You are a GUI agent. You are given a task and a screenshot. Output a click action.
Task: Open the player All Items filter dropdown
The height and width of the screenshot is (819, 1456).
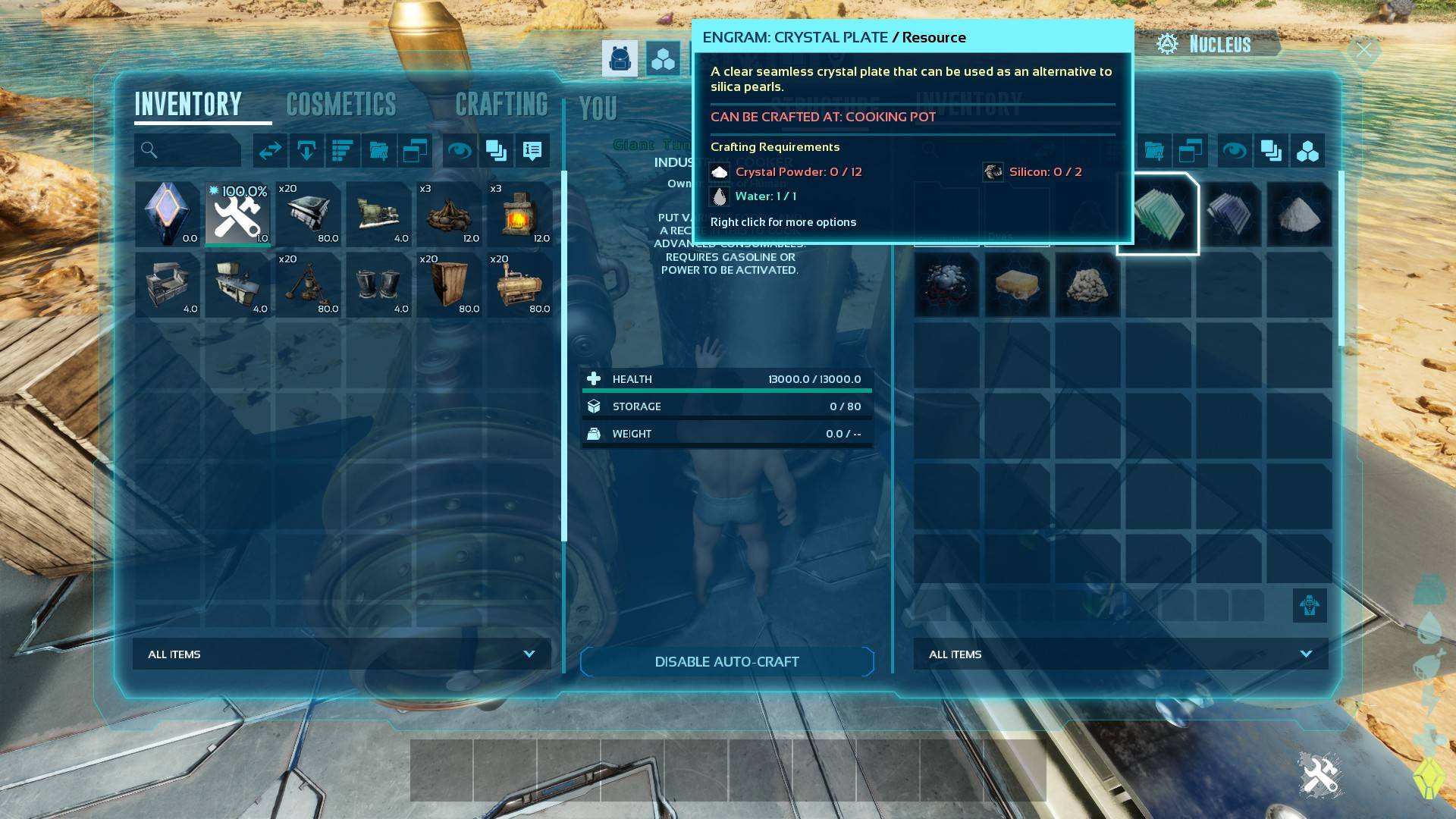341,654
